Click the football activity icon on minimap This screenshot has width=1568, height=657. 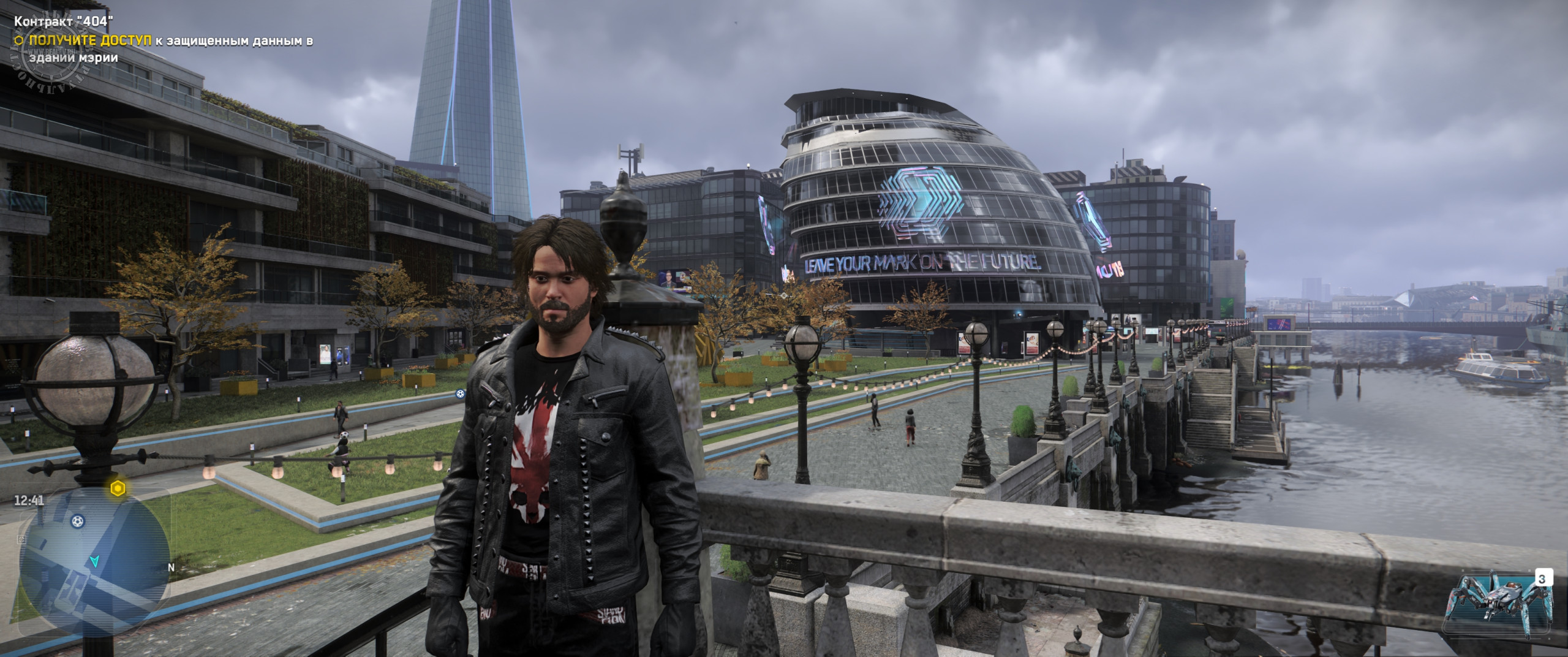click(x=78, y=522)
